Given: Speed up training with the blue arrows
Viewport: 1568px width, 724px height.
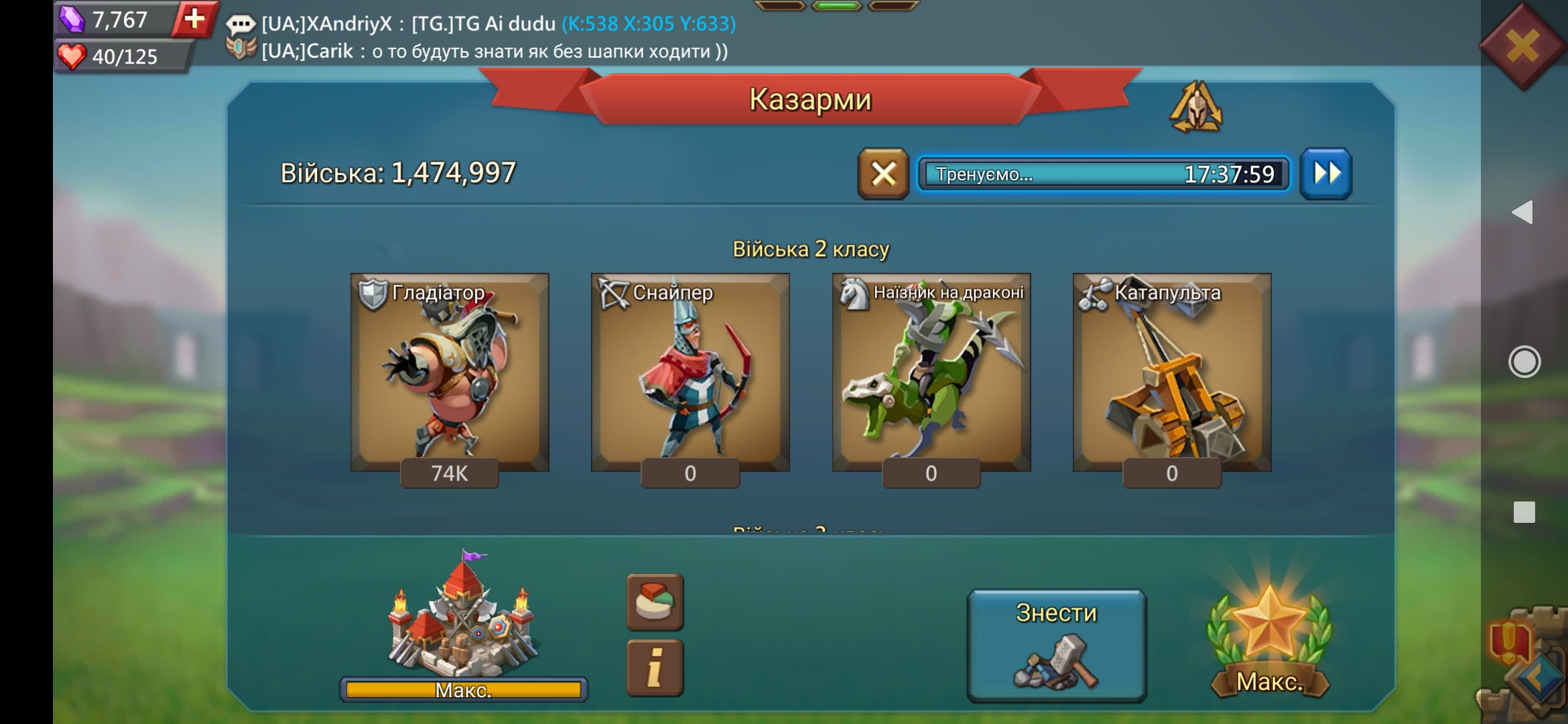Looking at the screenshot, I should tap(1326, 174).
